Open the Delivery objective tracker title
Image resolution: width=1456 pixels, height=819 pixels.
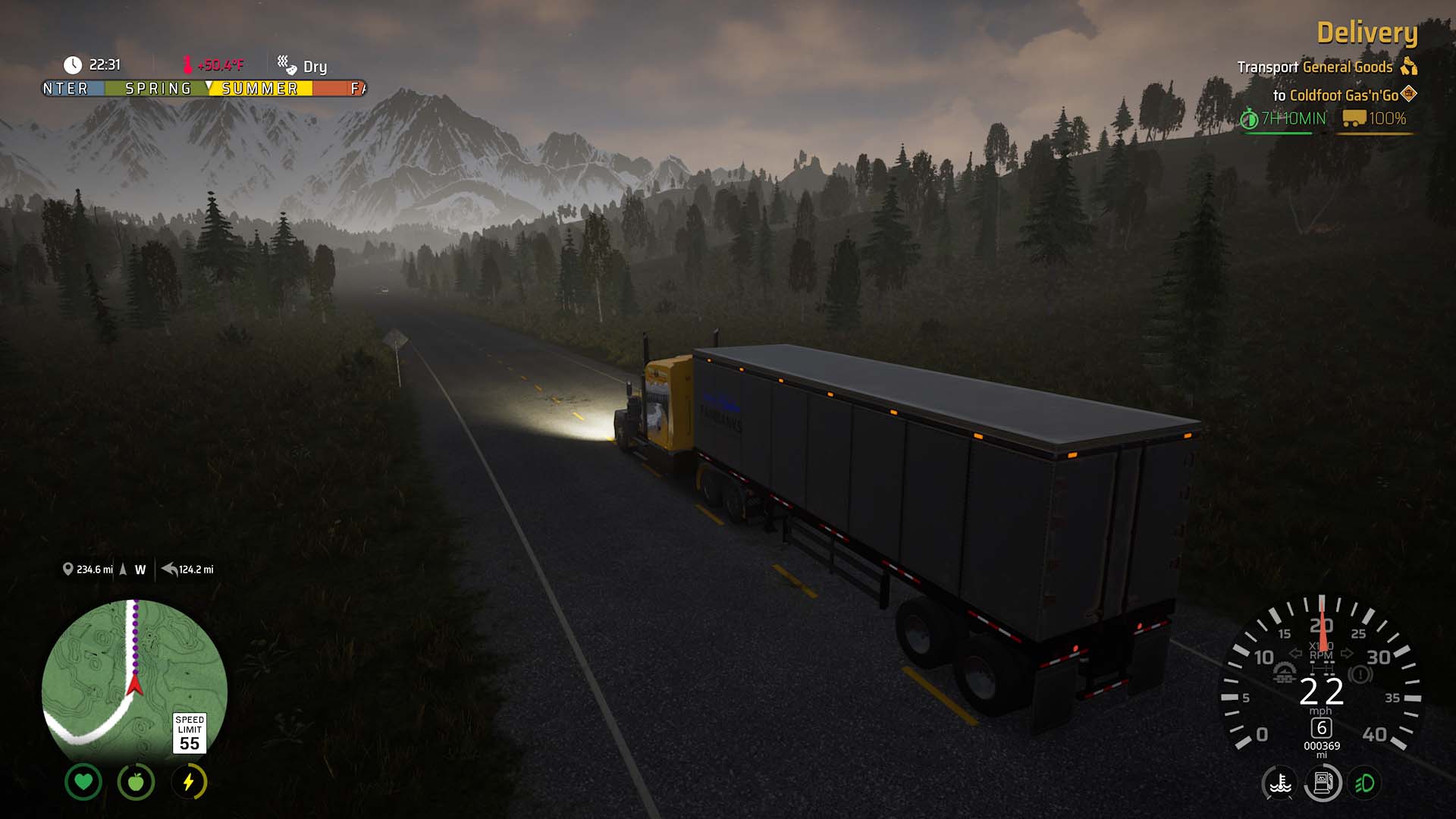(1367, 33)
